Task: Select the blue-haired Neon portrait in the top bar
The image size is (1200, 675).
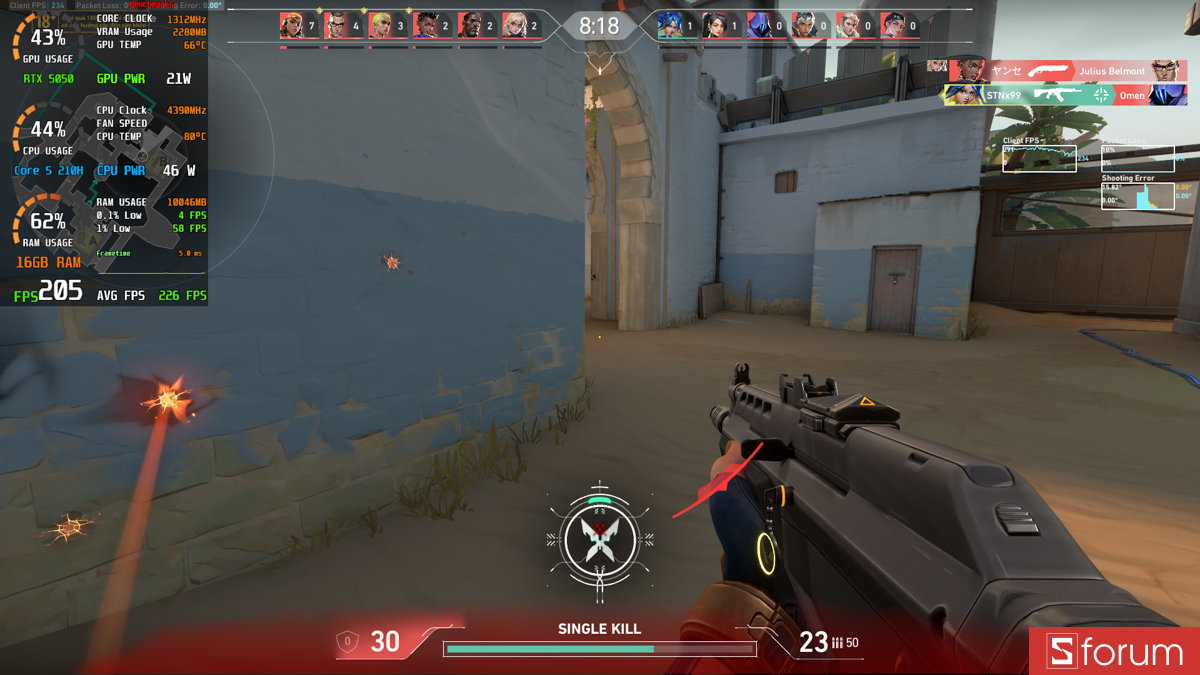Action: click(669, 25)
